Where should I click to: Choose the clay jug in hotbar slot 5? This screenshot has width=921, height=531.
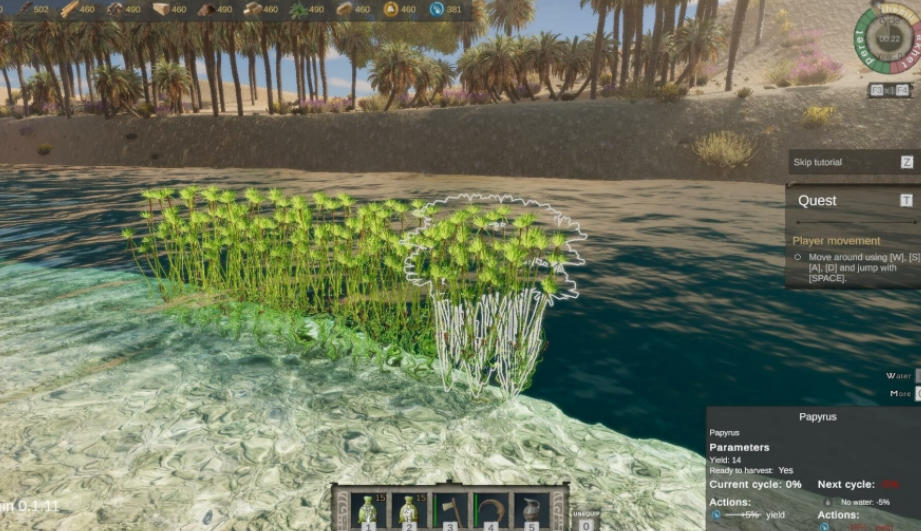[x=531, y=509]
